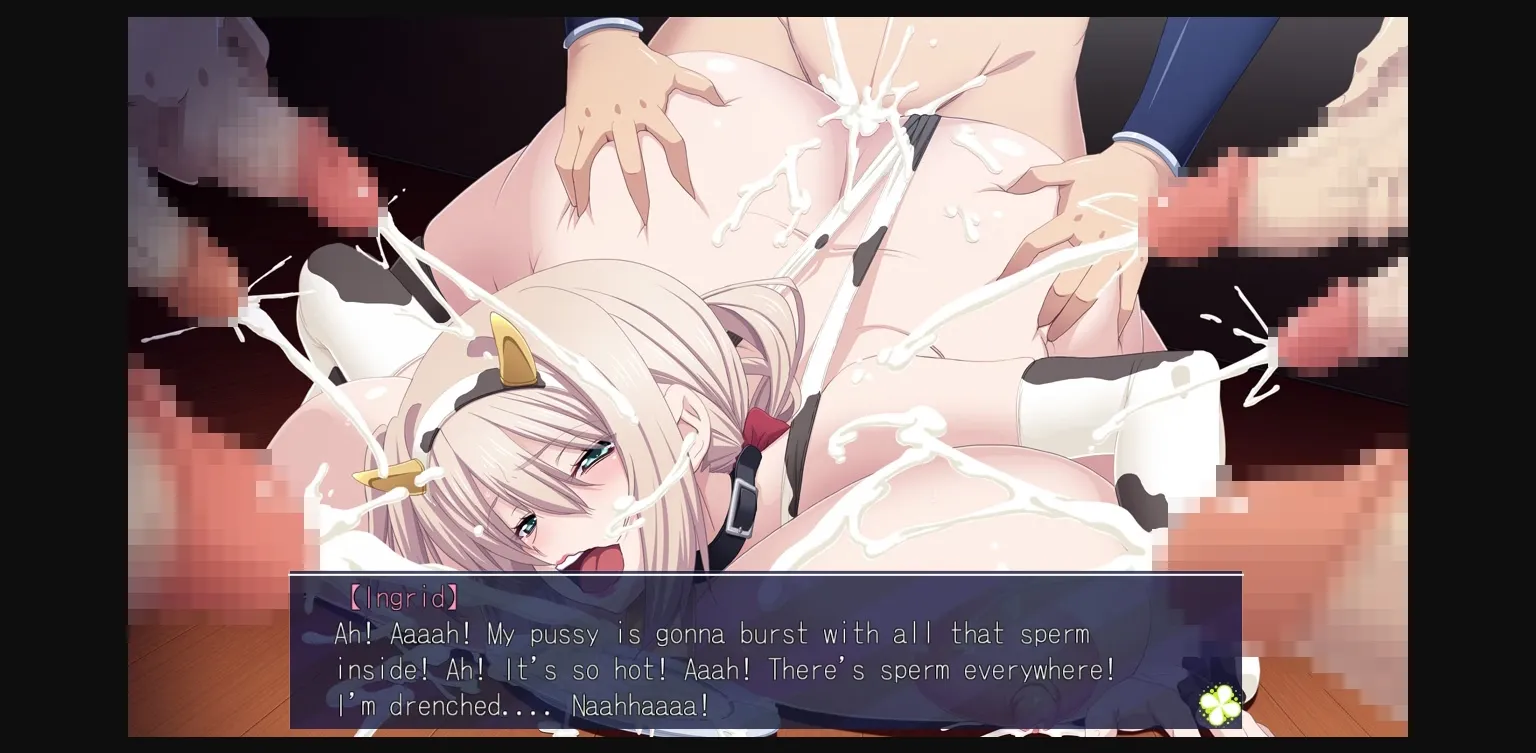Click the sentence starting with "Ah! Aaaah!"

[x=700, y=634]
